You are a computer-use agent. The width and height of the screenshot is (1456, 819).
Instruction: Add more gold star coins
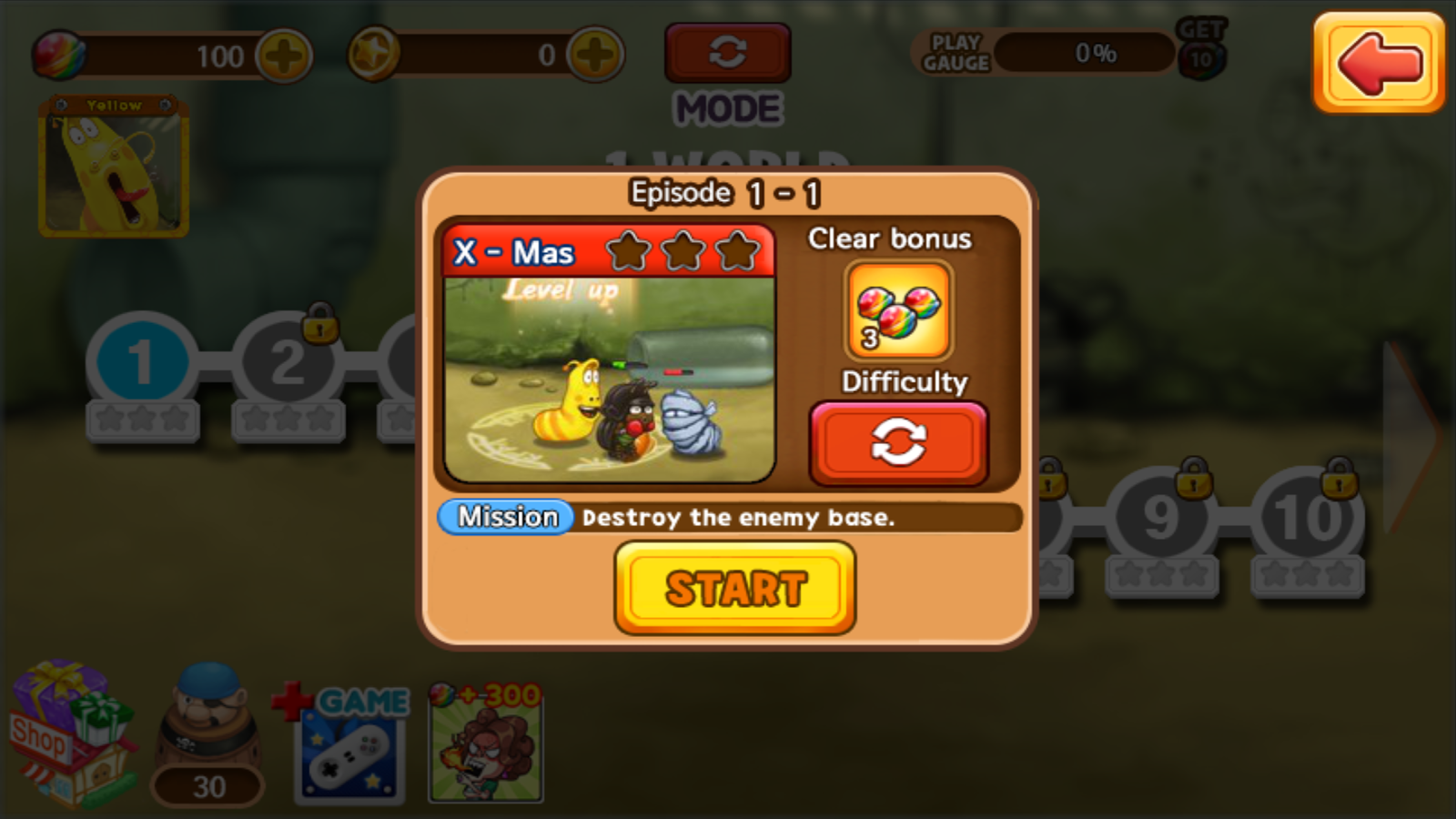595,55
